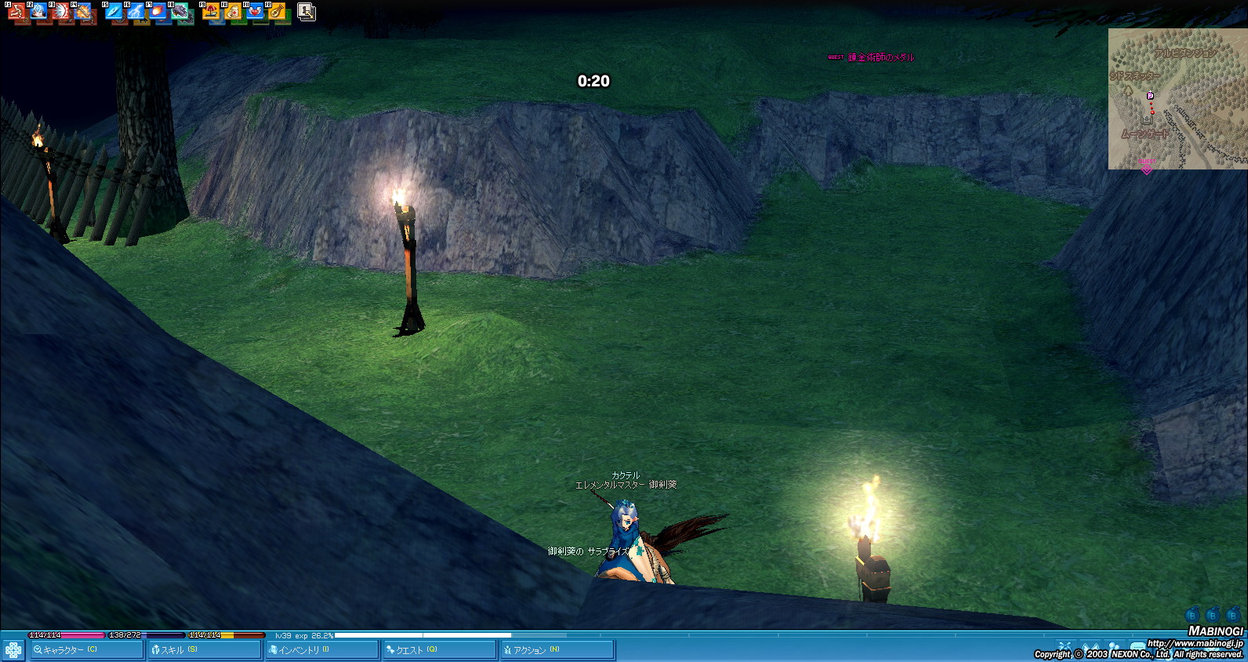Activate the lute instrument skill icon
The image size is (1248, 662).
tap(276, 11)
